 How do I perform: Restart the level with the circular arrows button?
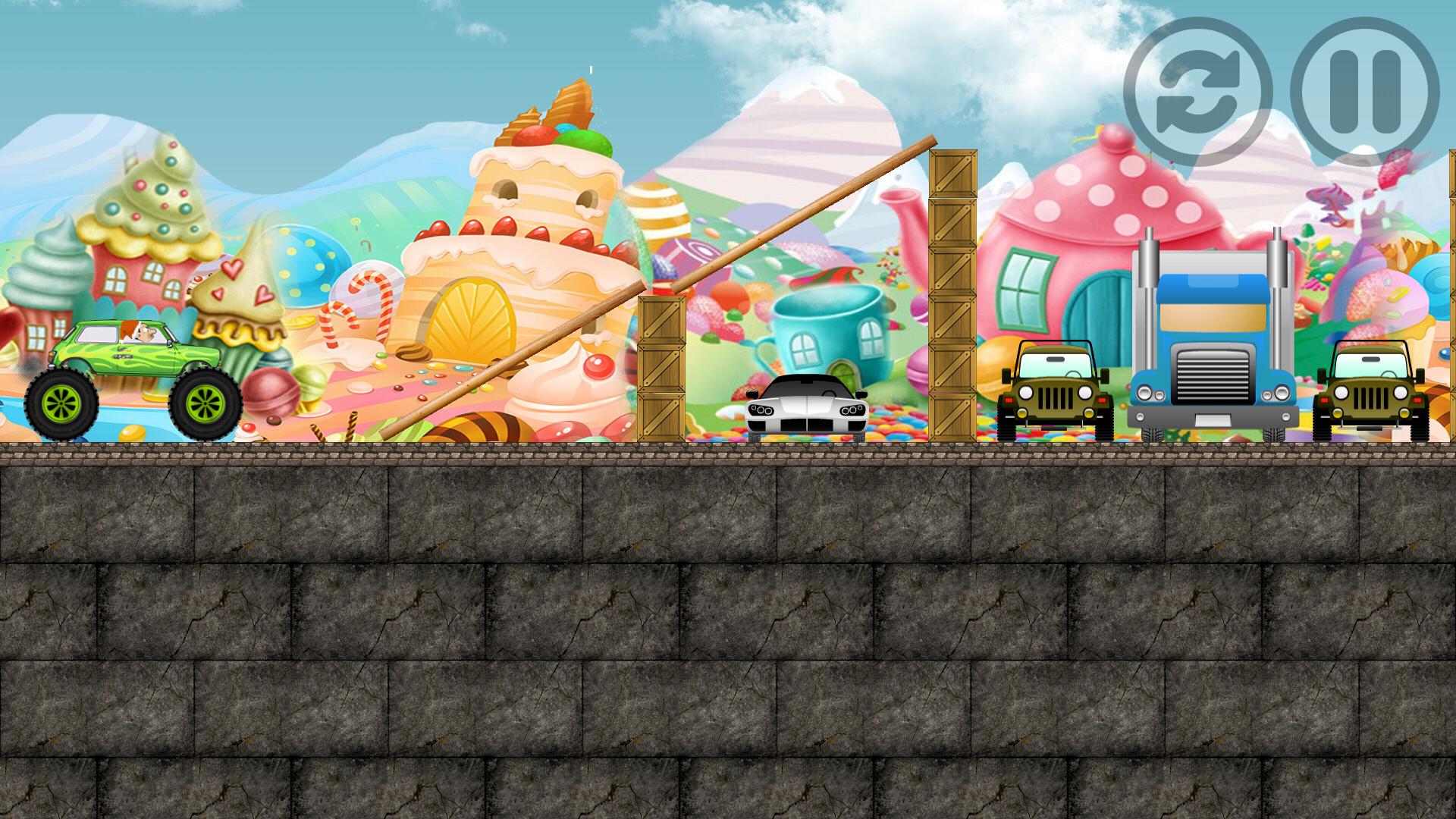tap(1197, 92)
